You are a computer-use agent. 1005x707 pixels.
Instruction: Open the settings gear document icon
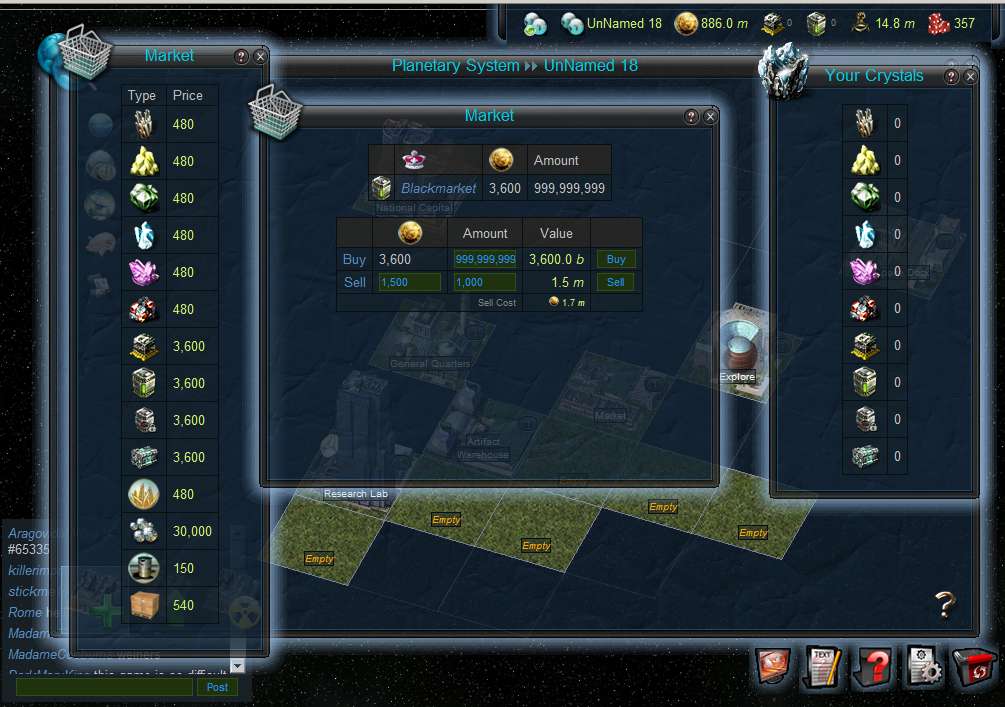(x=925, y=667)
